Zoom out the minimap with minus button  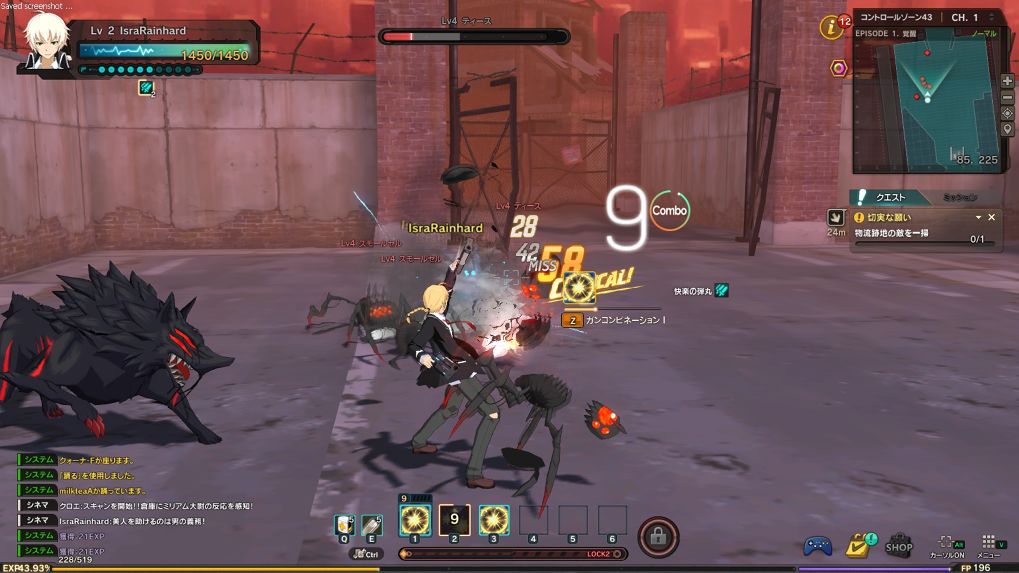[1007, 97]
